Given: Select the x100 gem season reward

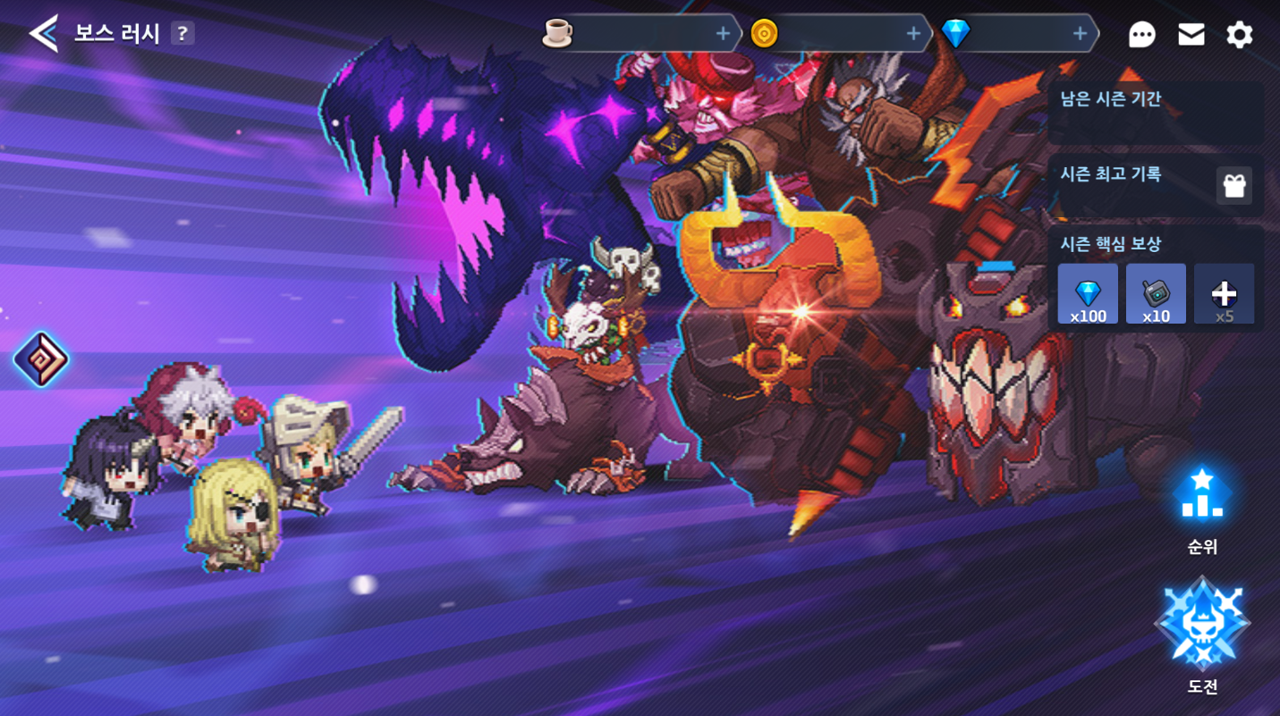Looking at the screenshot, I should [1088, 295].
